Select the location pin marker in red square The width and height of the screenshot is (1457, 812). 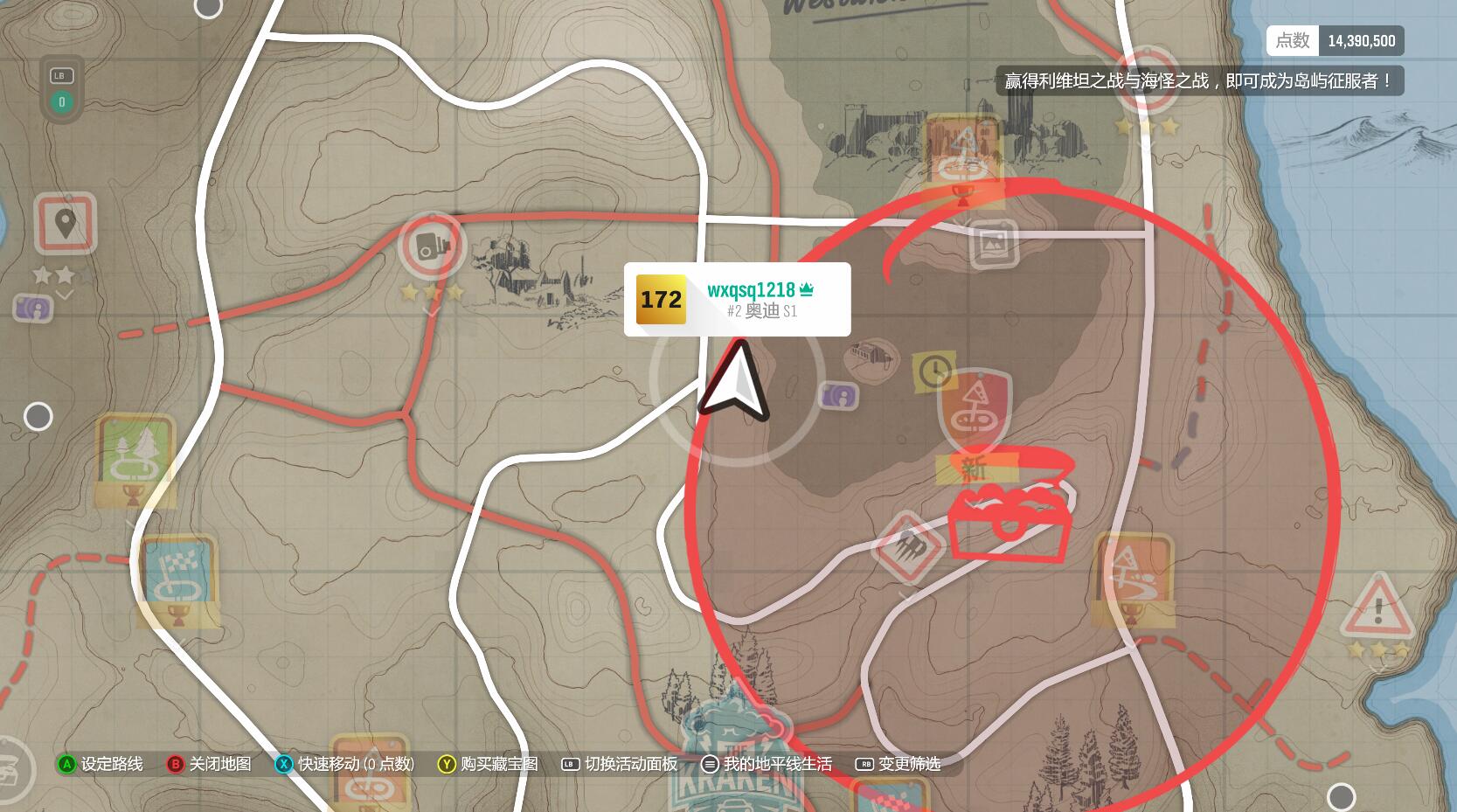pos(65,225)
